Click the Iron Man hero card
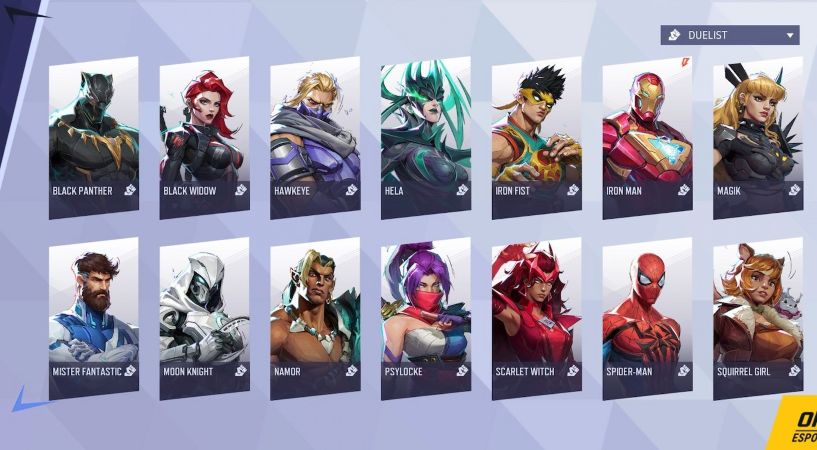Image resolution: width=817 pixels, height=450 pixels. 647,135
